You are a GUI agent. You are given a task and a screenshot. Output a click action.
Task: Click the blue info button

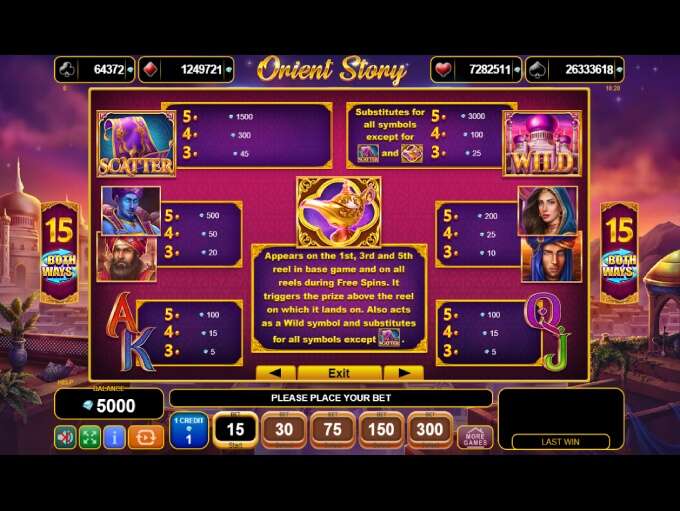[x=115, y=437]
